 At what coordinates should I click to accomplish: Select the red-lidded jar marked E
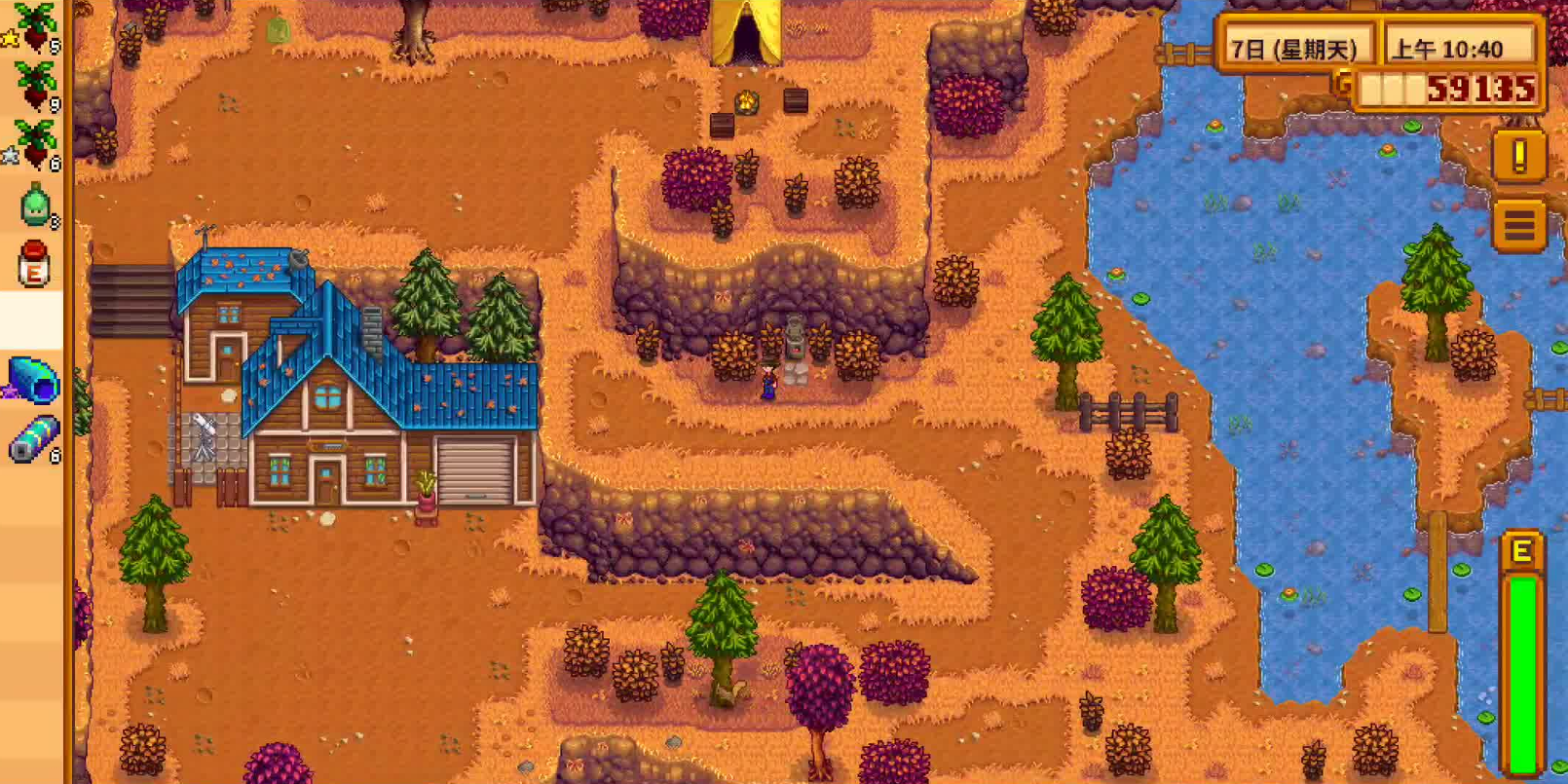(34, 263)
